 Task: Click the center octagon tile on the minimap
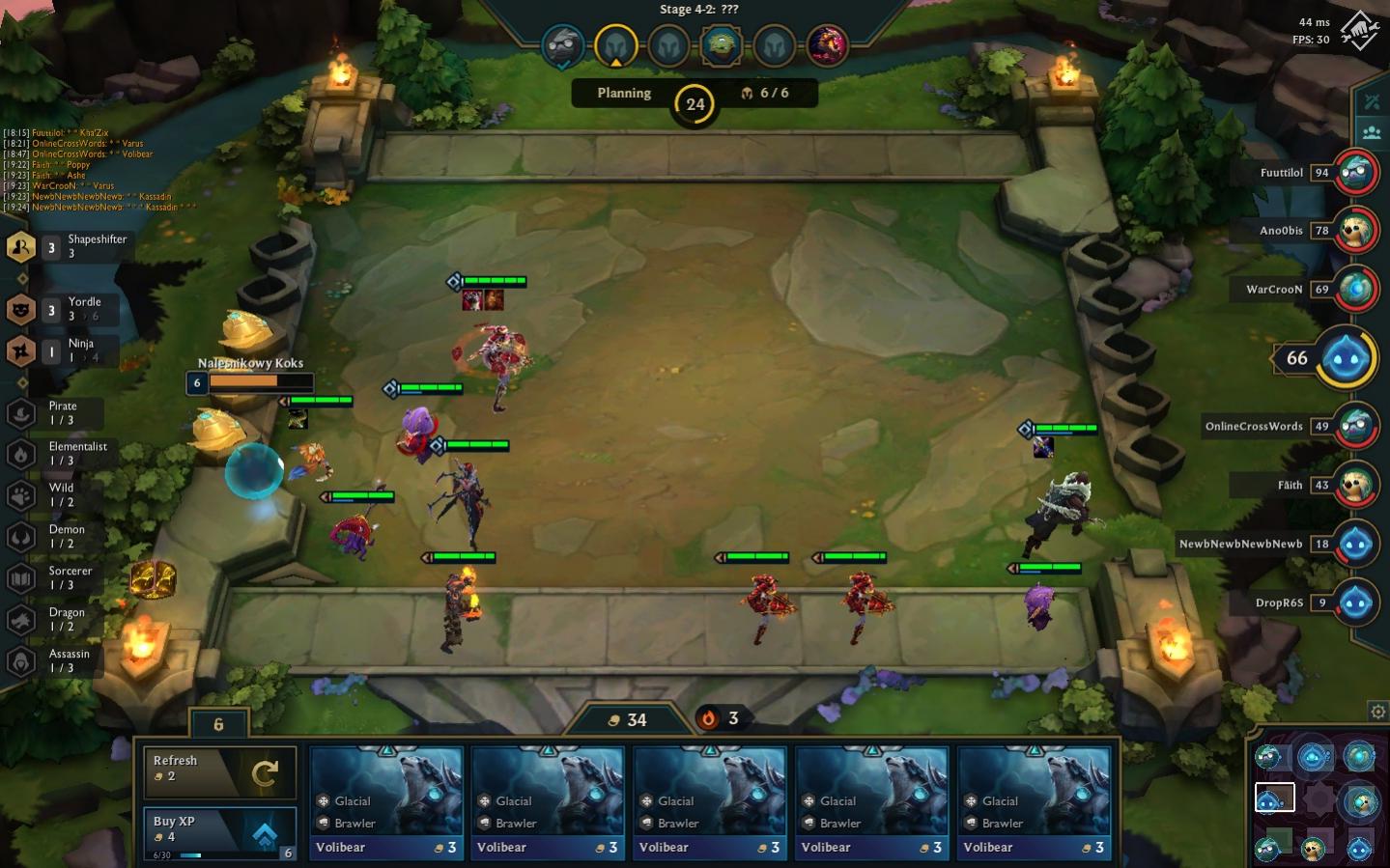[x=1318, y=799]
